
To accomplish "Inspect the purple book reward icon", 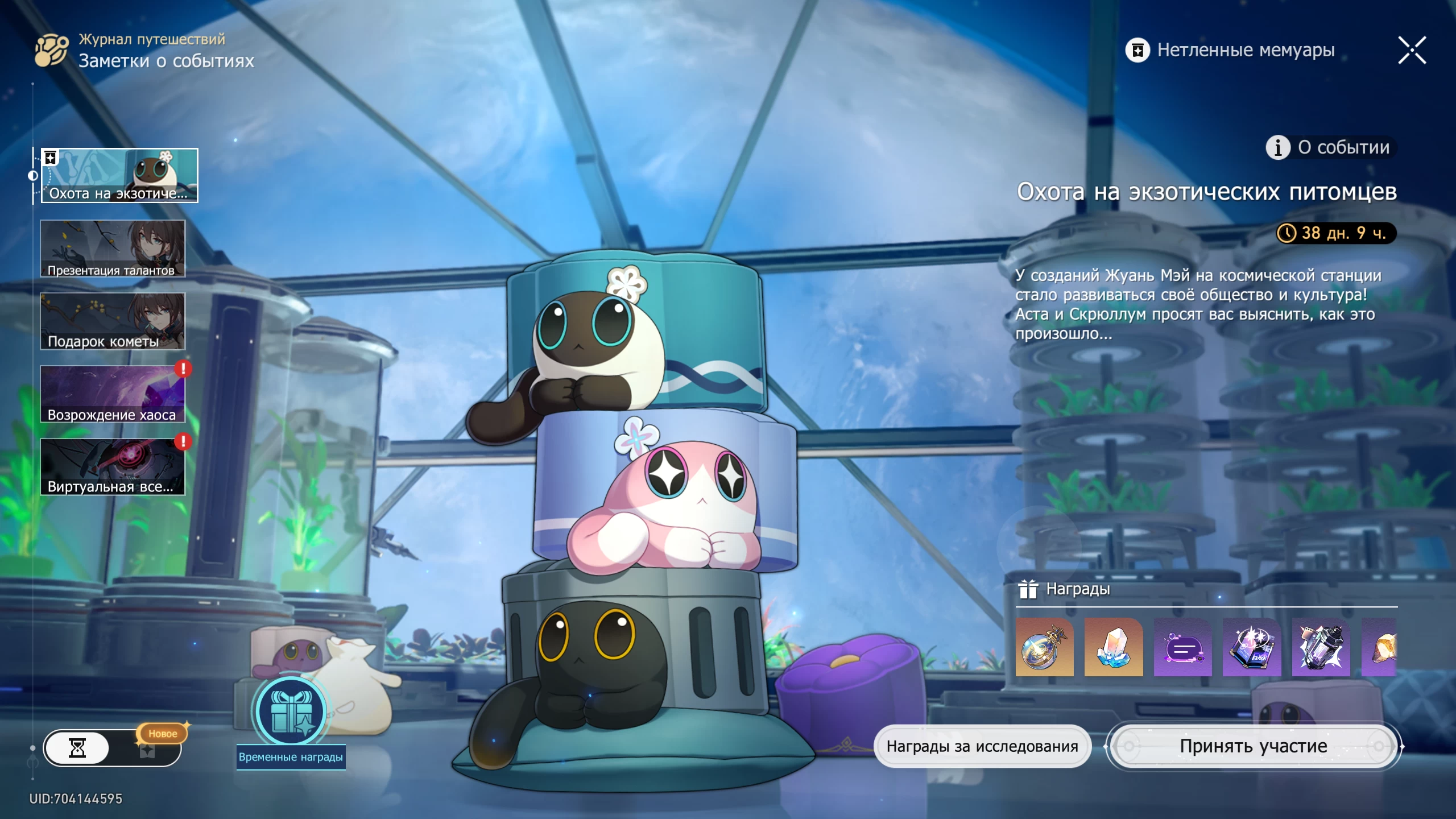I will point(1252,647).
